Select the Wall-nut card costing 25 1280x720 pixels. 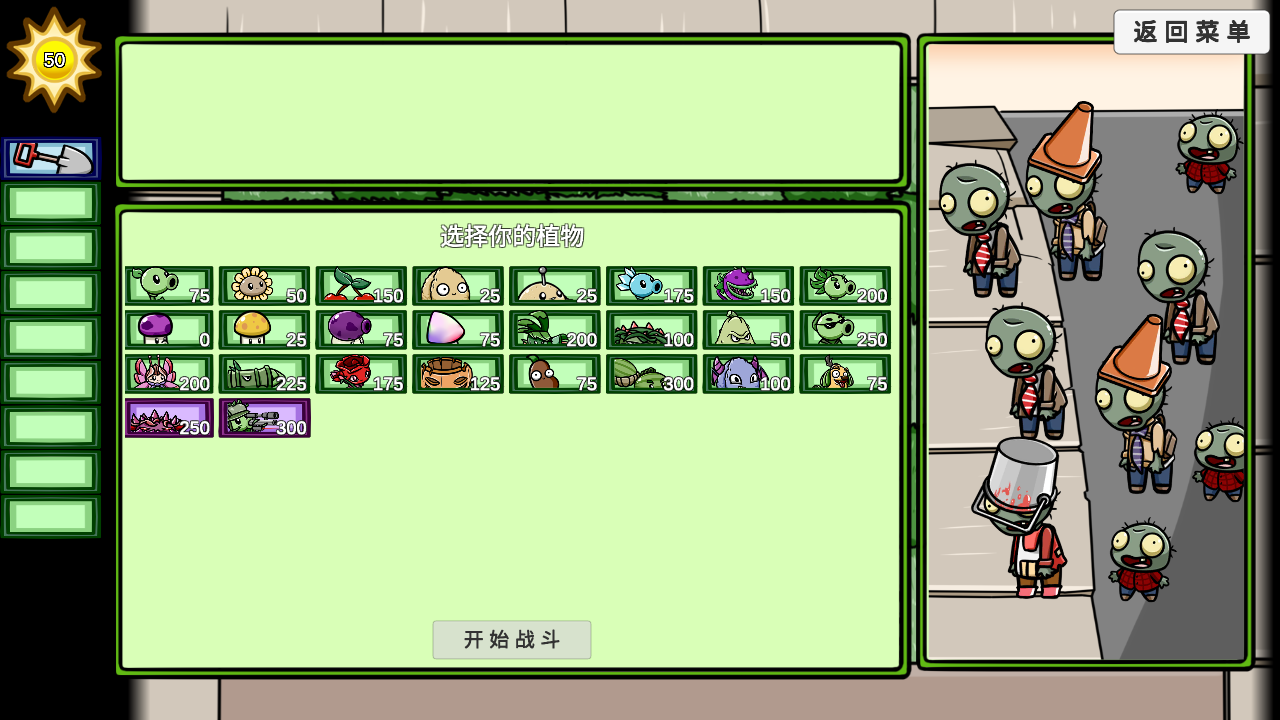click(x=457, y=285)
